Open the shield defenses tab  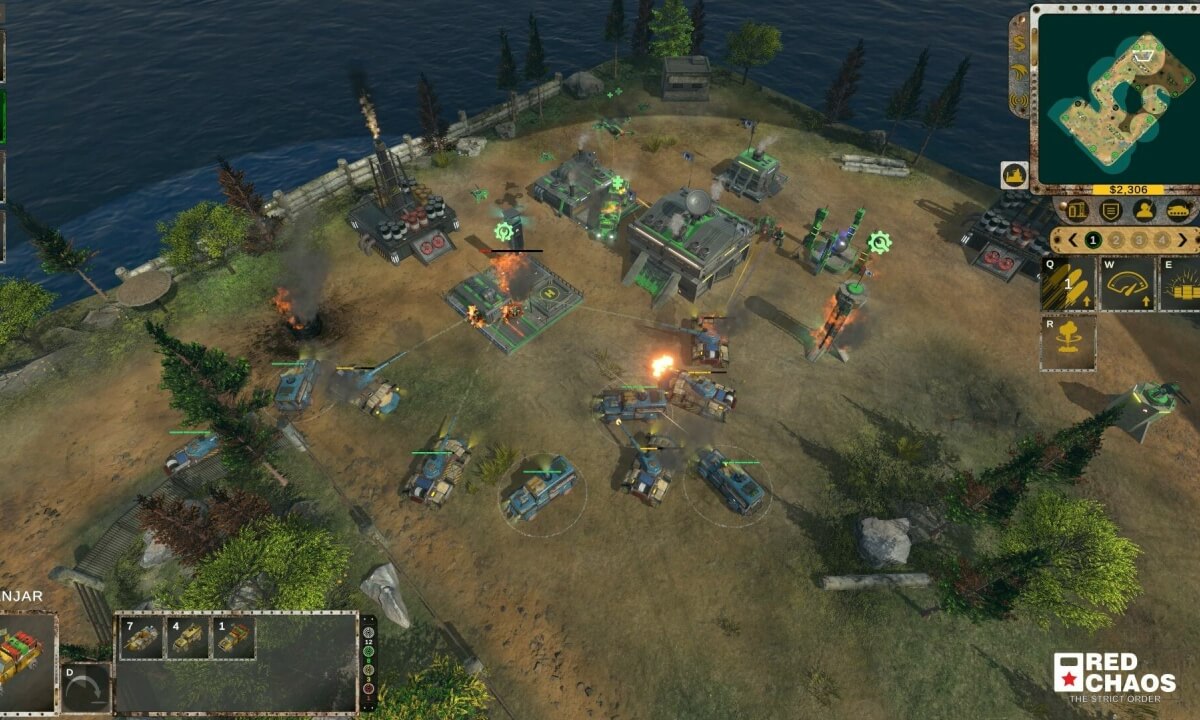pos(1110,211)
